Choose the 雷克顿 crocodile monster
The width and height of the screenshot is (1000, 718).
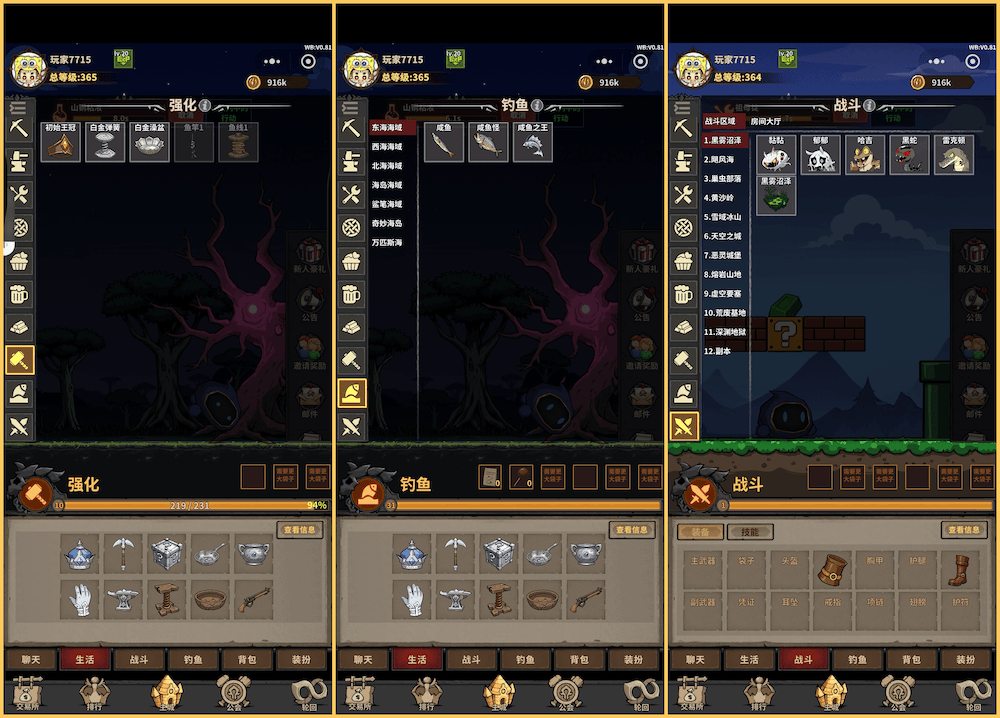pos(953,155)
